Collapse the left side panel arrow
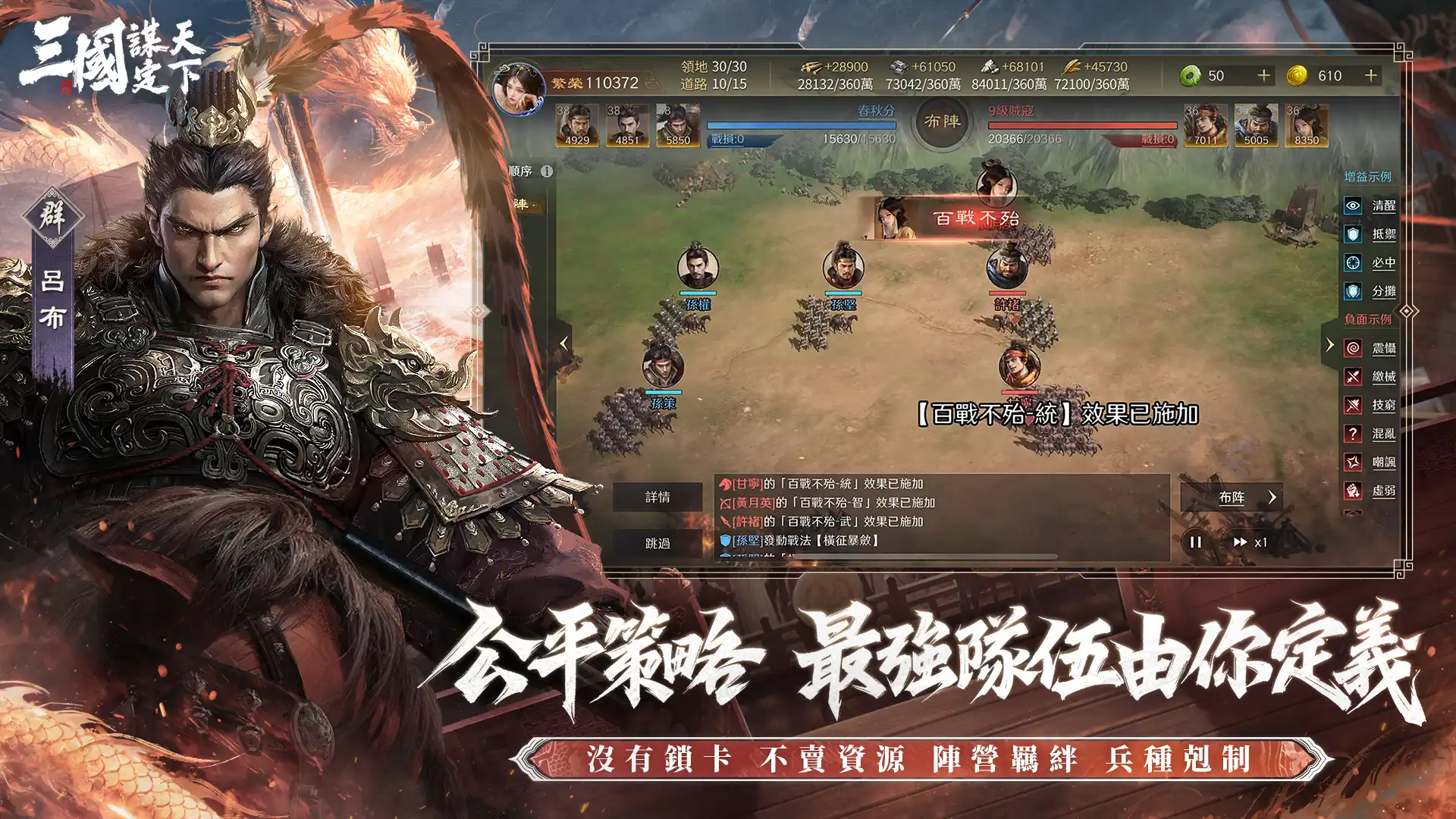This screenshot has height=819, width=1456. click(563, 344)
